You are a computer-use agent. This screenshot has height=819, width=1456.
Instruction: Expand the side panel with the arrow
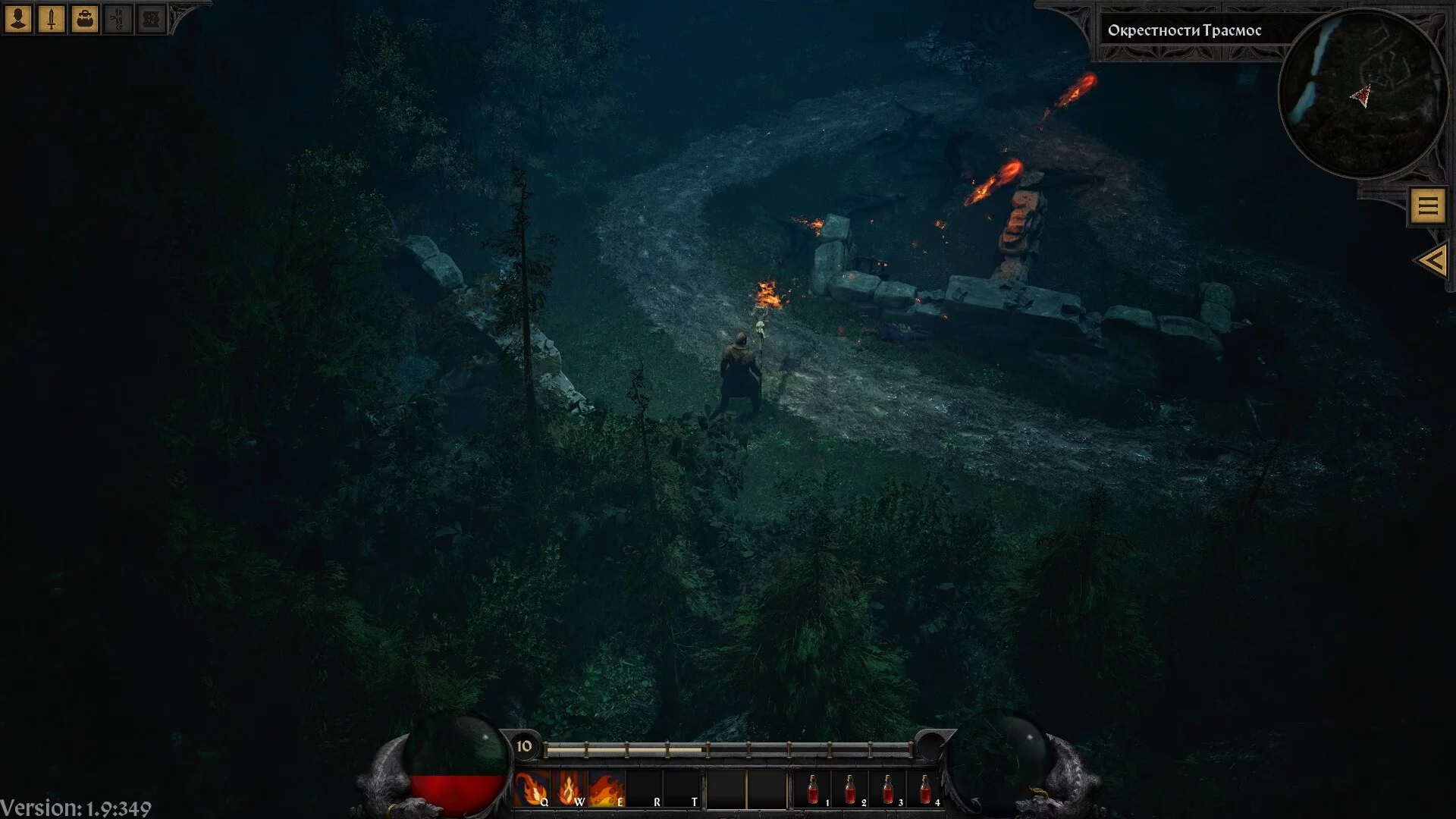coord(1432,261)
